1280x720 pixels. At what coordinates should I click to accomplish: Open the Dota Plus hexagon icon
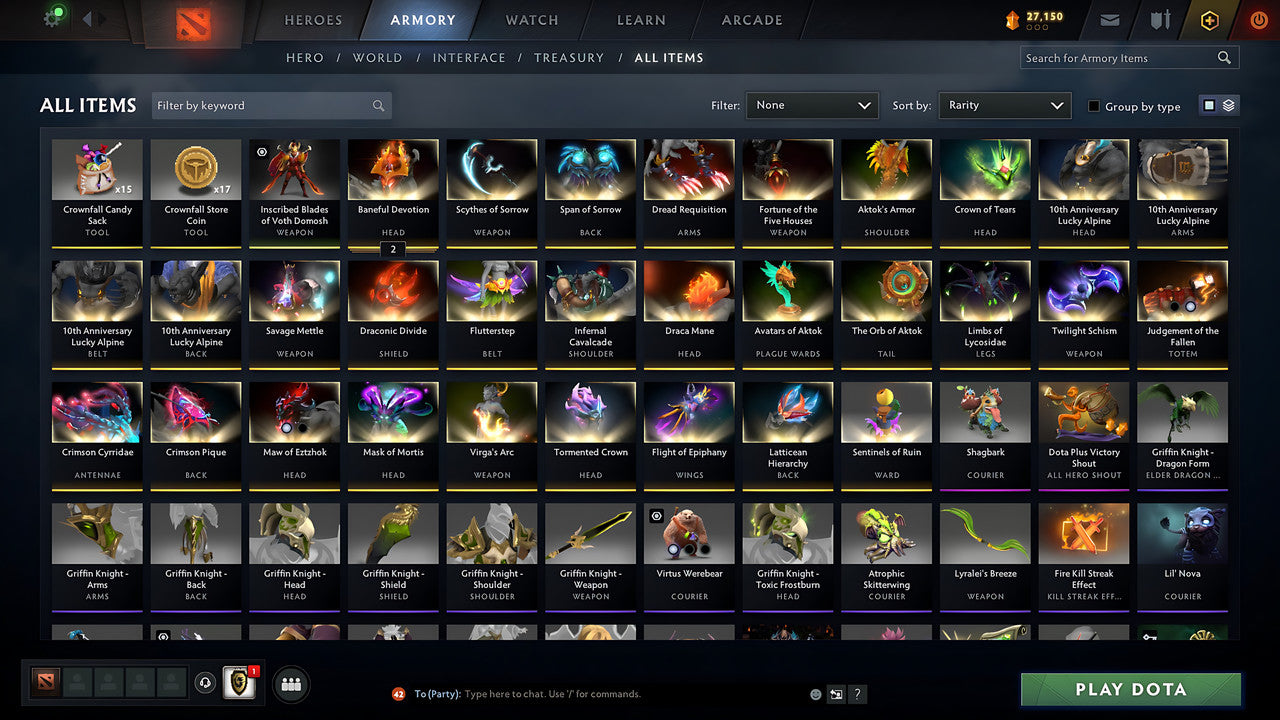(1208, 19)
